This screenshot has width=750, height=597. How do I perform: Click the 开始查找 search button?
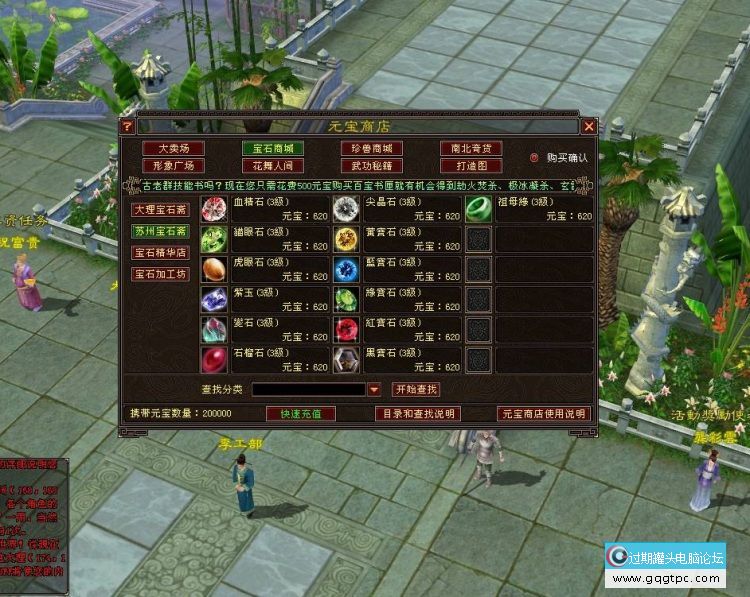[x=416, y=389]
